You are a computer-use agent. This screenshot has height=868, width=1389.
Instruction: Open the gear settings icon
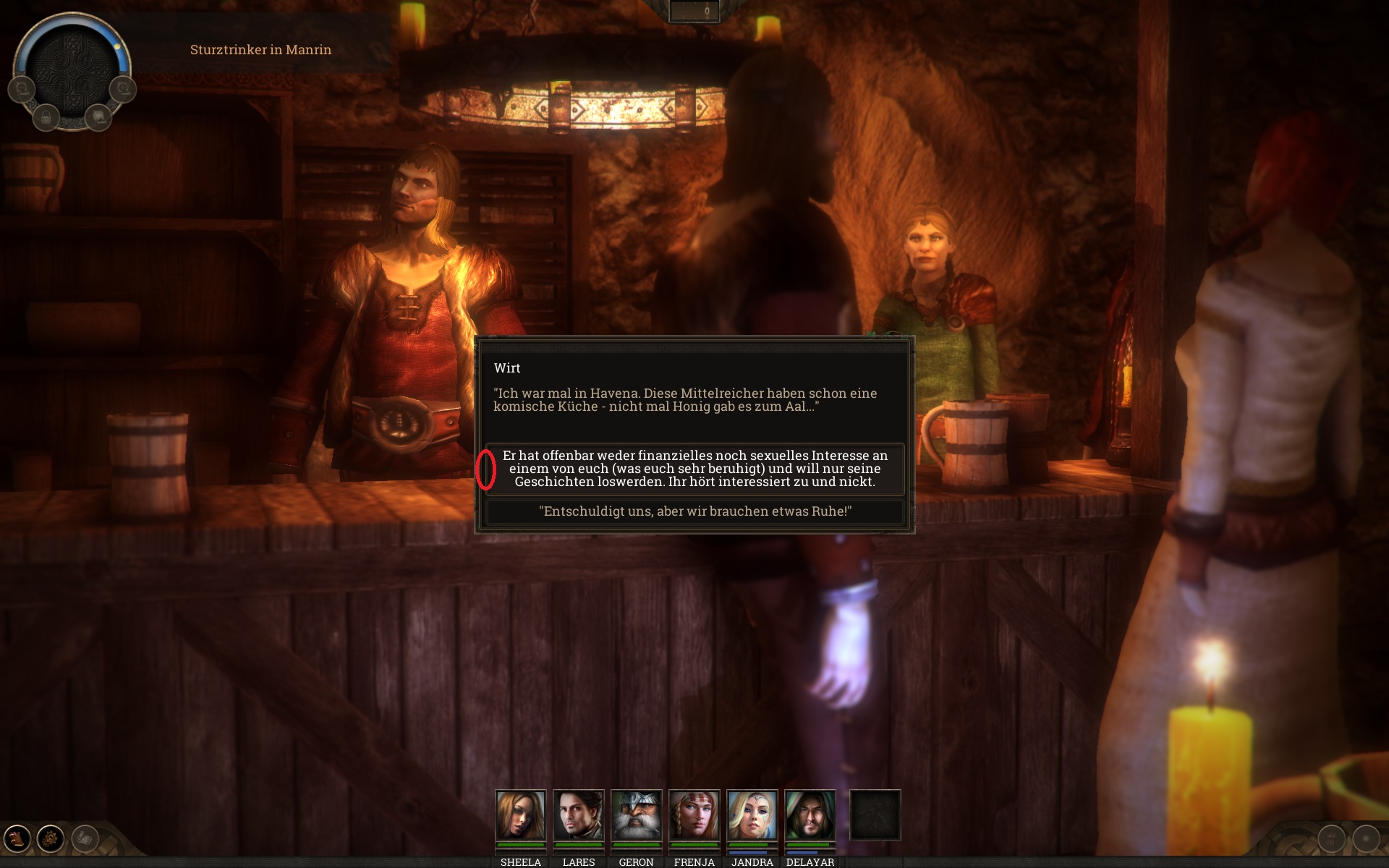pyautogui.click(x=51, y=838)
